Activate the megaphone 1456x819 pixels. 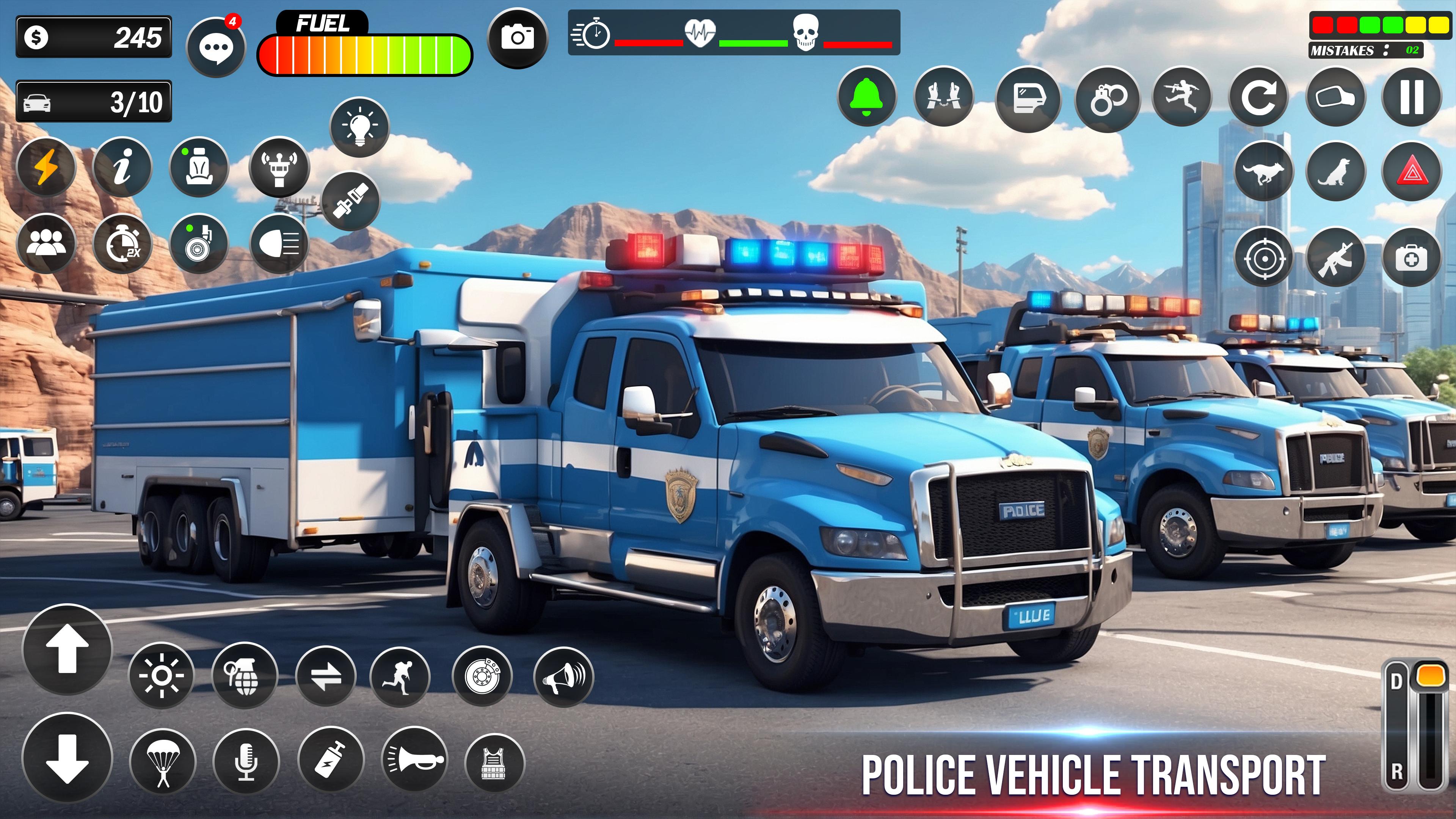pos(563,676)
